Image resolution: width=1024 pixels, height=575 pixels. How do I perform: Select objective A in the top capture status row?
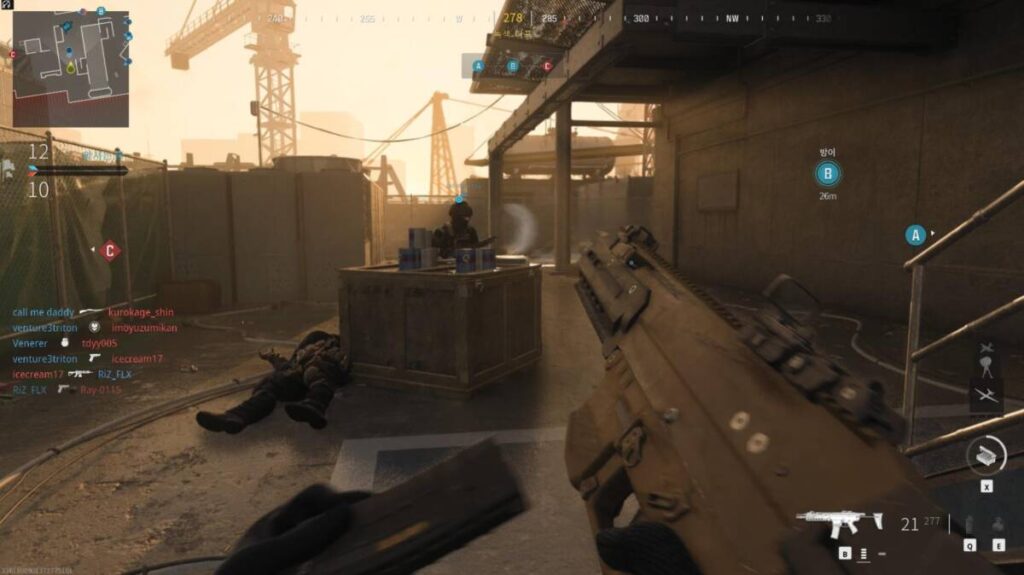click(x=478, y=66)
